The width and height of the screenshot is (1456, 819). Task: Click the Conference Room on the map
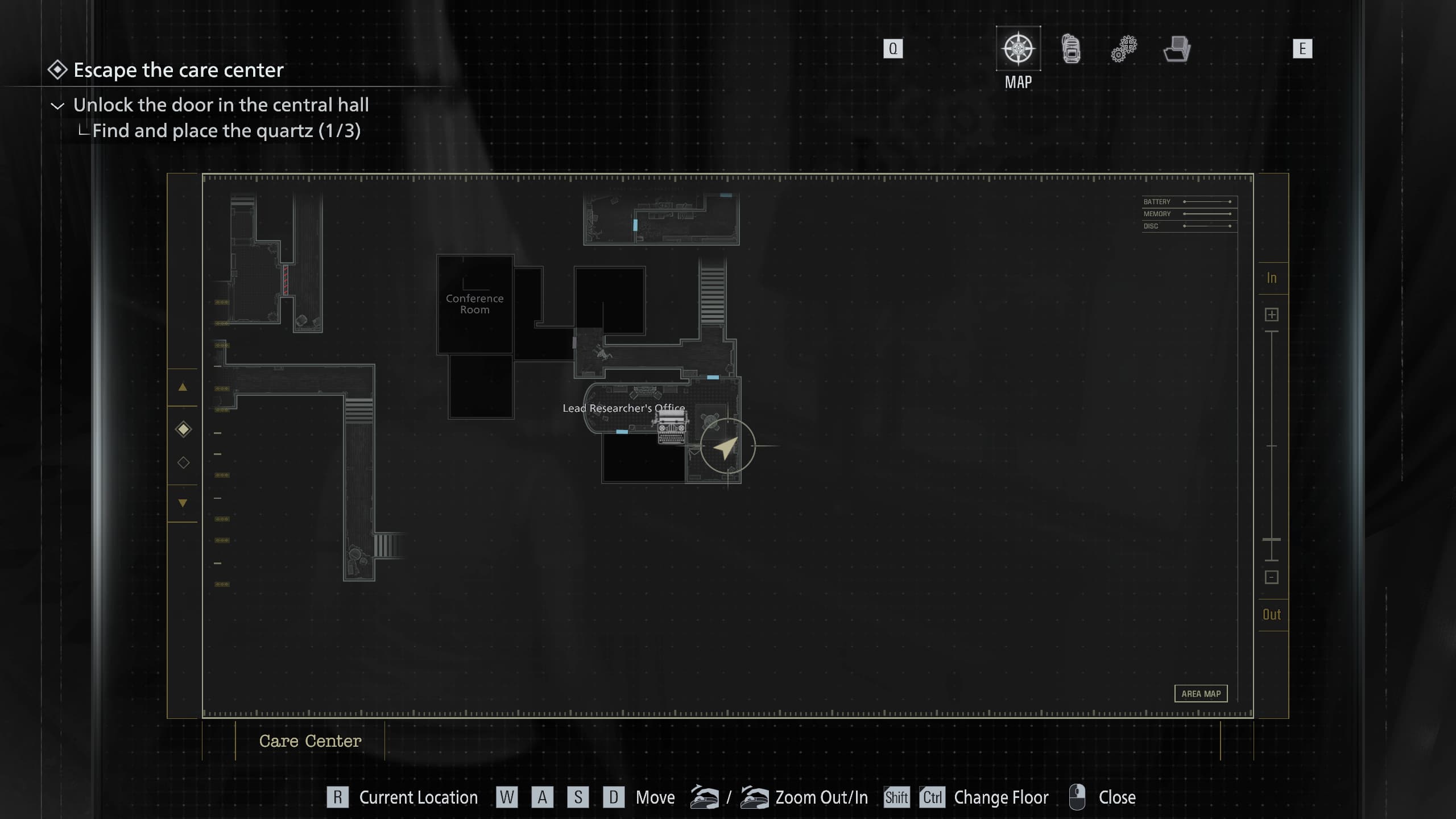coord(475,304)
